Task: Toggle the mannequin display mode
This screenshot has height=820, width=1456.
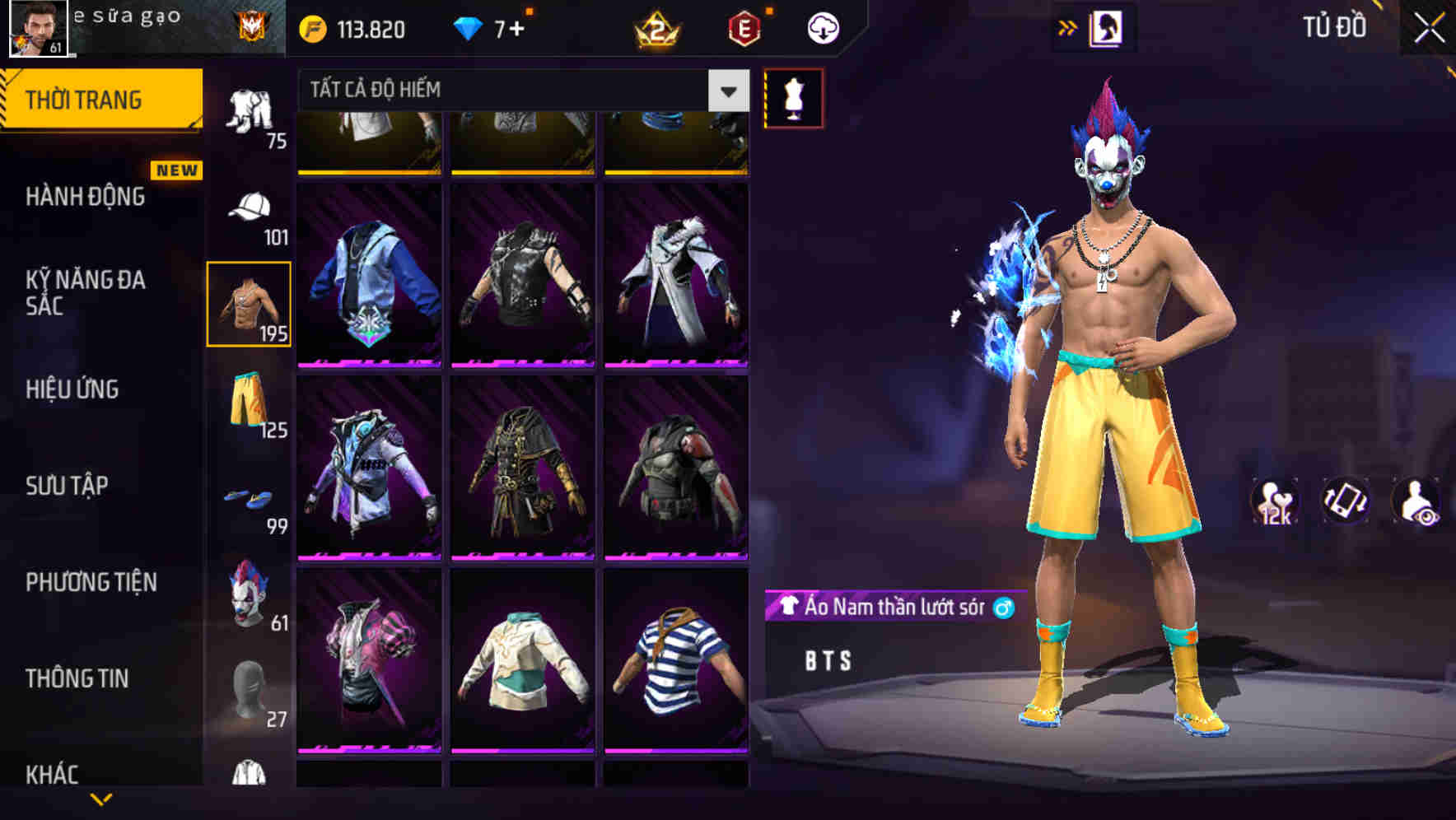Action: tap(794, 99)
